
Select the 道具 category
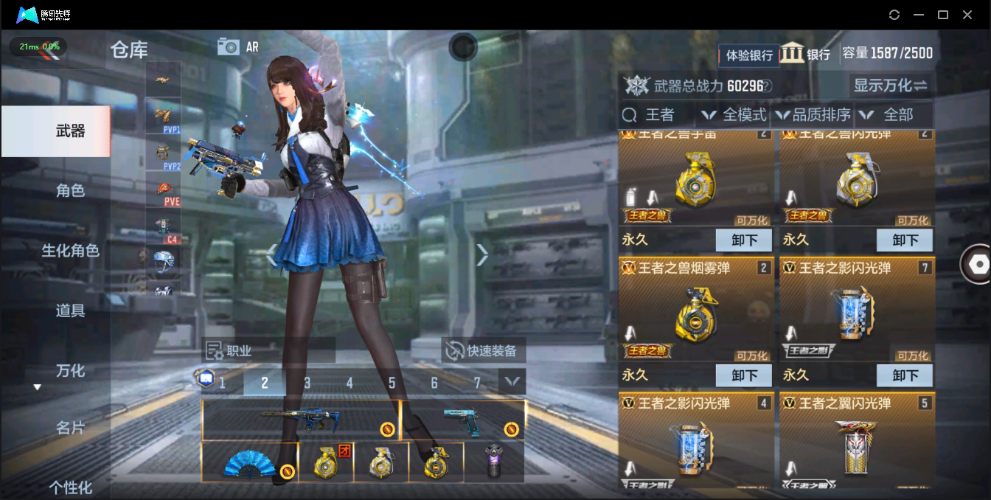pos(70,310)
